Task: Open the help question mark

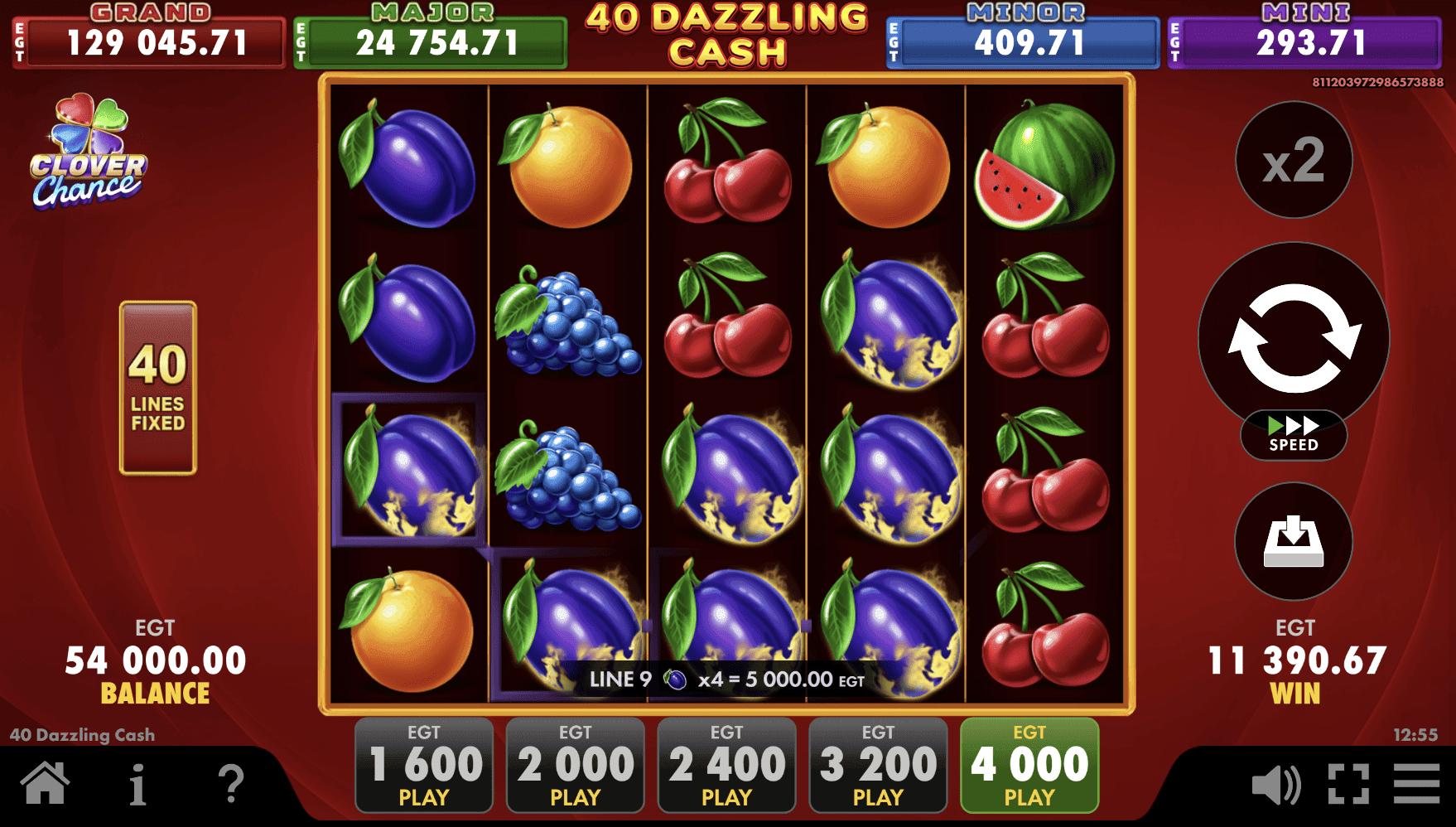Action: (232, 782)
